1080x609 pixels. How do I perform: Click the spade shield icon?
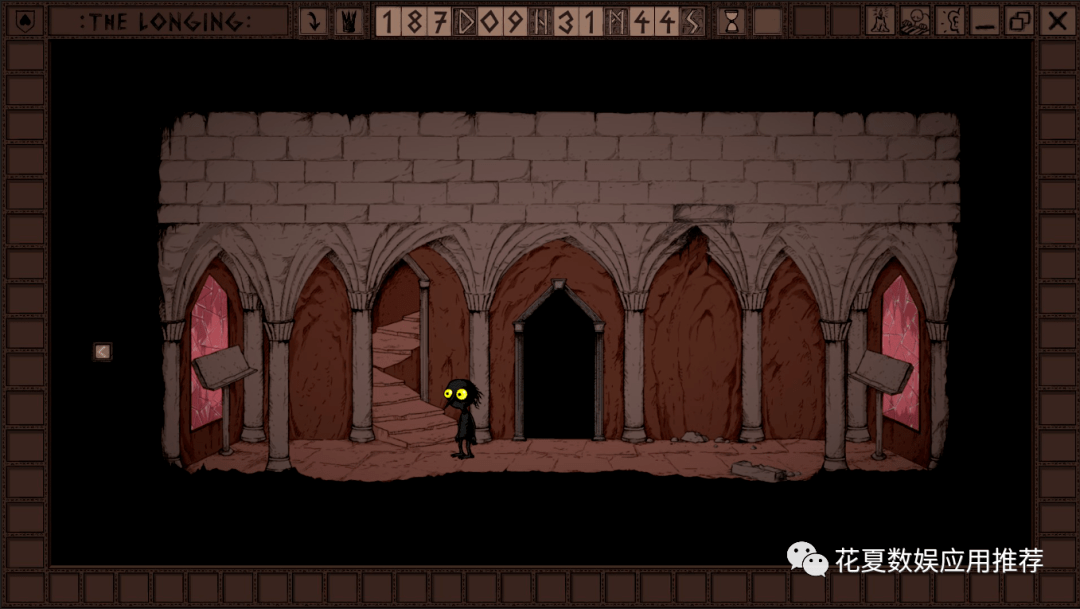coord(26,21)
